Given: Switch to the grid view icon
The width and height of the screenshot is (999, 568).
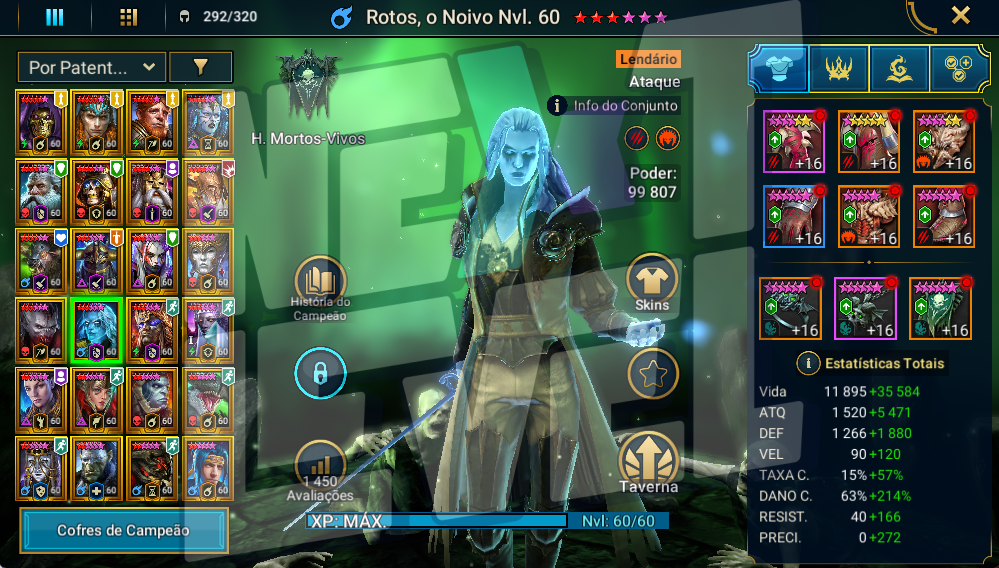Looking at the screenshot, I should [128, 17].
